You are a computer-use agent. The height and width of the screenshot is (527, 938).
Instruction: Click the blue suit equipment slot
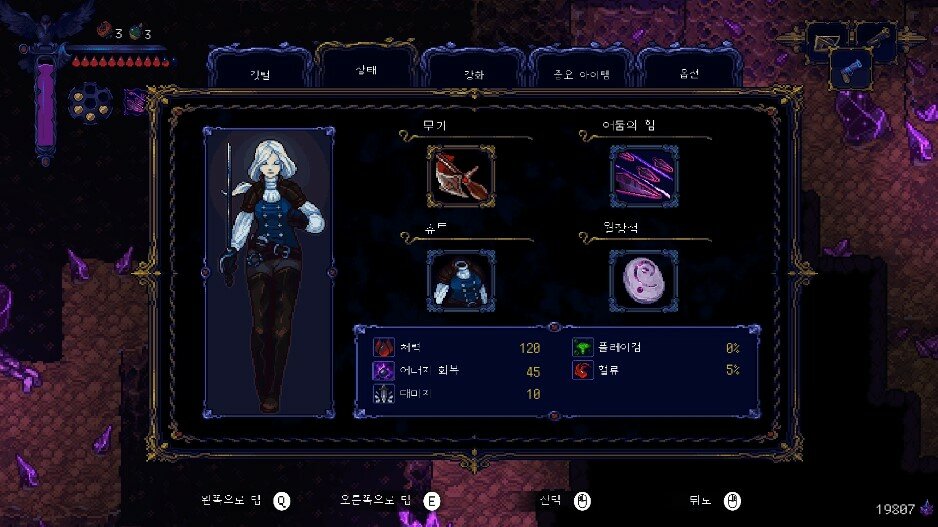point(460,280)
